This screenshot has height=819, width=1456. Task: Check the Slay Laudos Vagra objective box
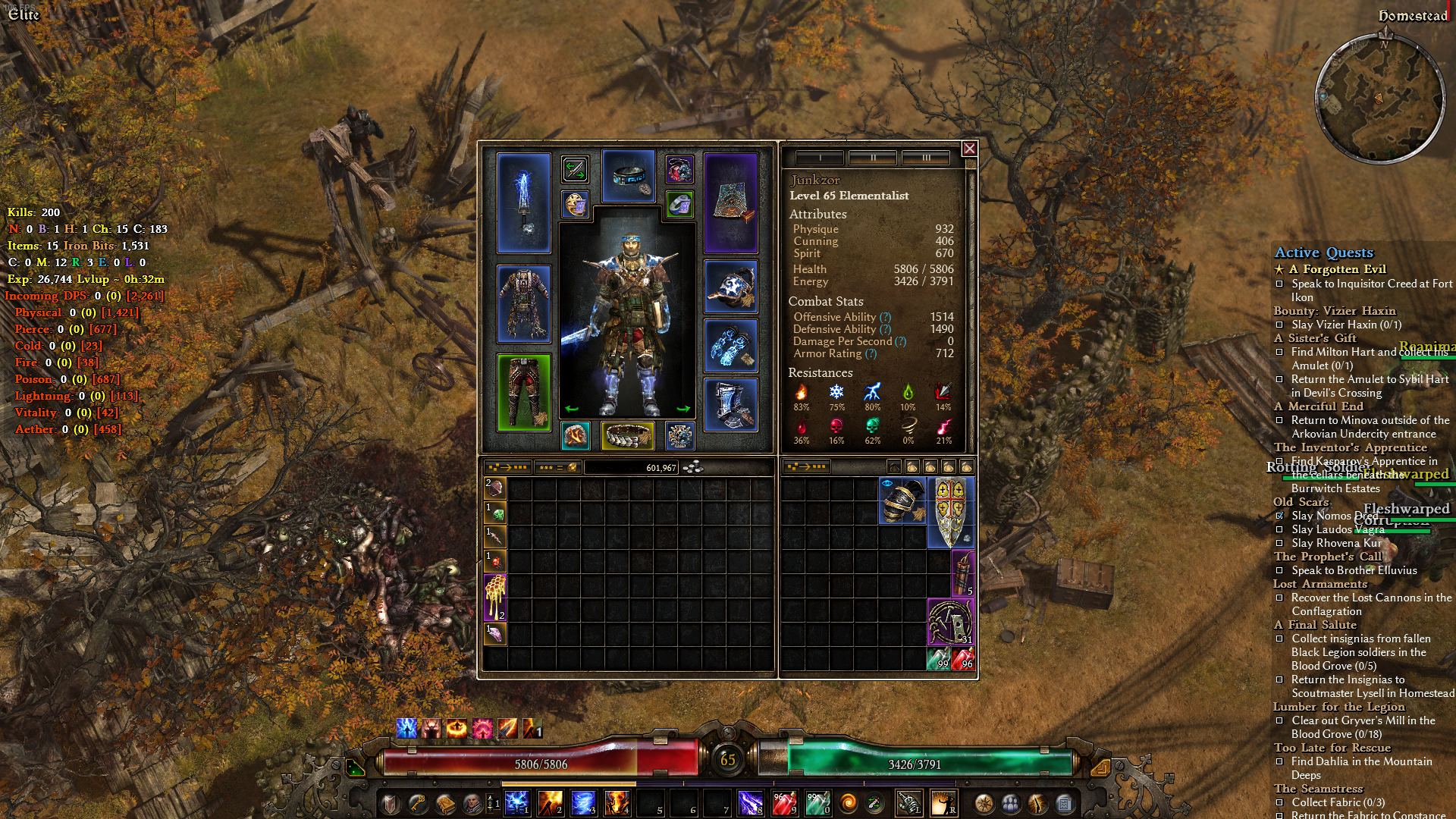(x=1280, y=529)
